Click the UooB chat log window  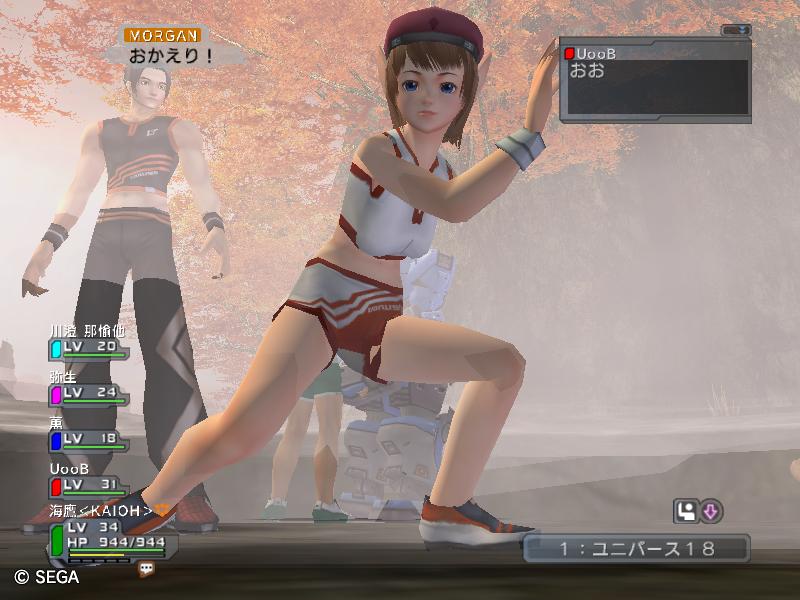(655, 80)
